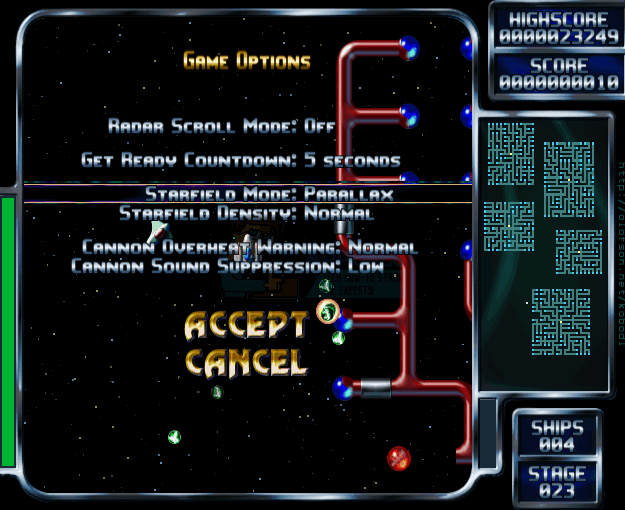Cancel the game options changes
The image size is (625, 510).
pyautogui.click(x=246, y=361)
